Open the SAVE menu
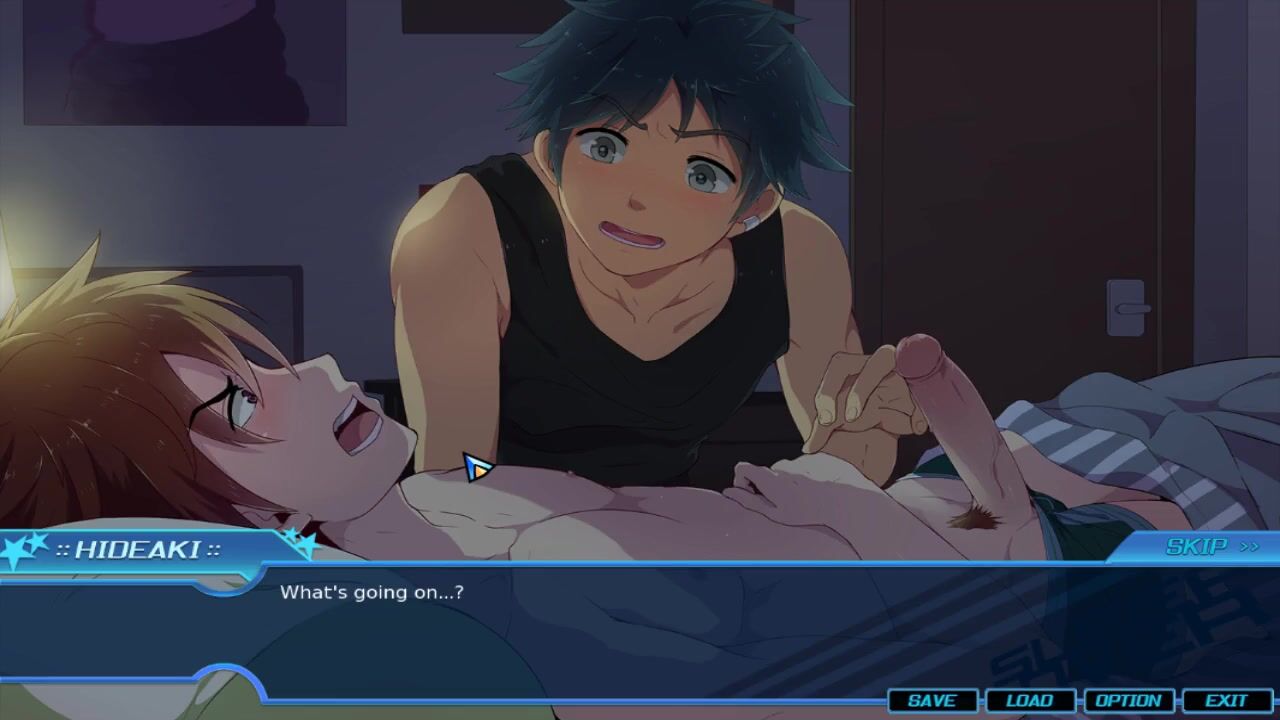 click(x=931, y=701)
